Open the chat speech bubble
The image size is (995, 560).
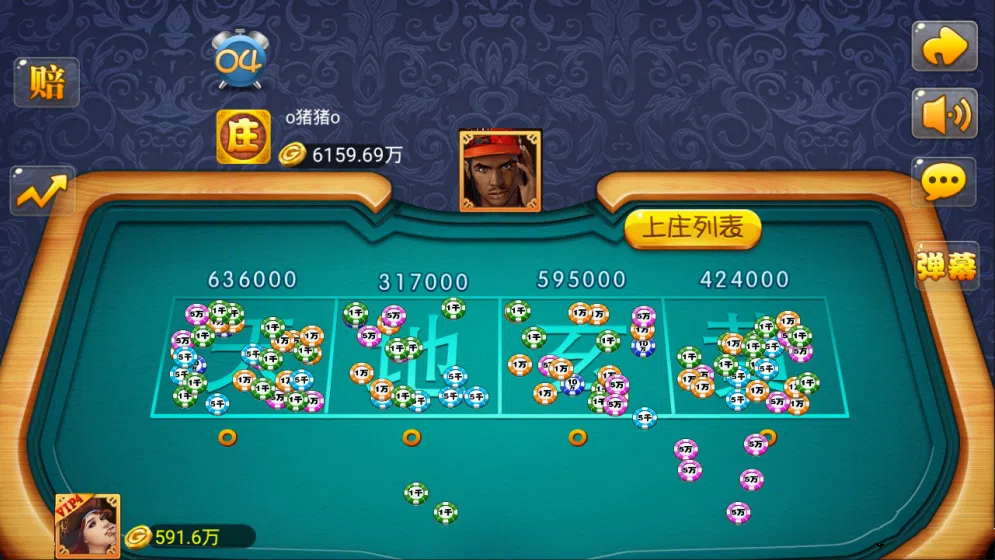click(x=944, y=182)
